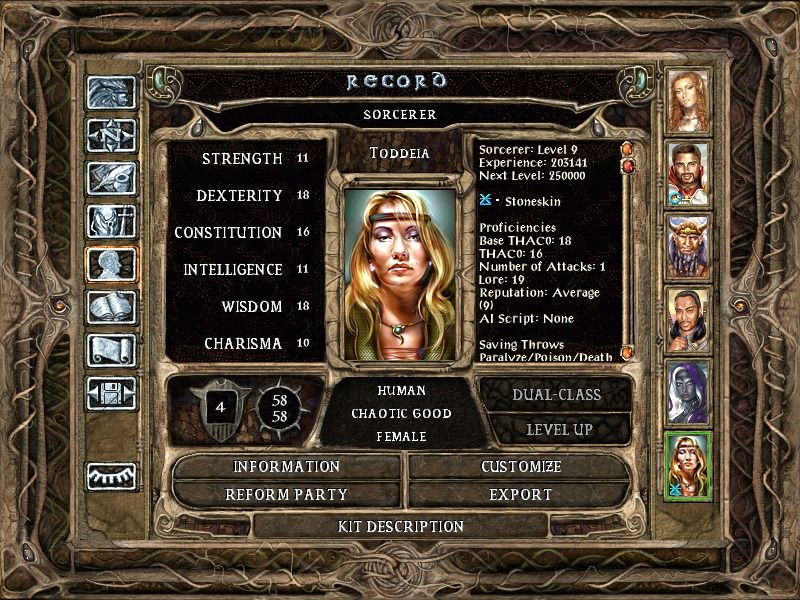This screenshot has width=800, height=600.
Task: Export the character
Action: 520,494
